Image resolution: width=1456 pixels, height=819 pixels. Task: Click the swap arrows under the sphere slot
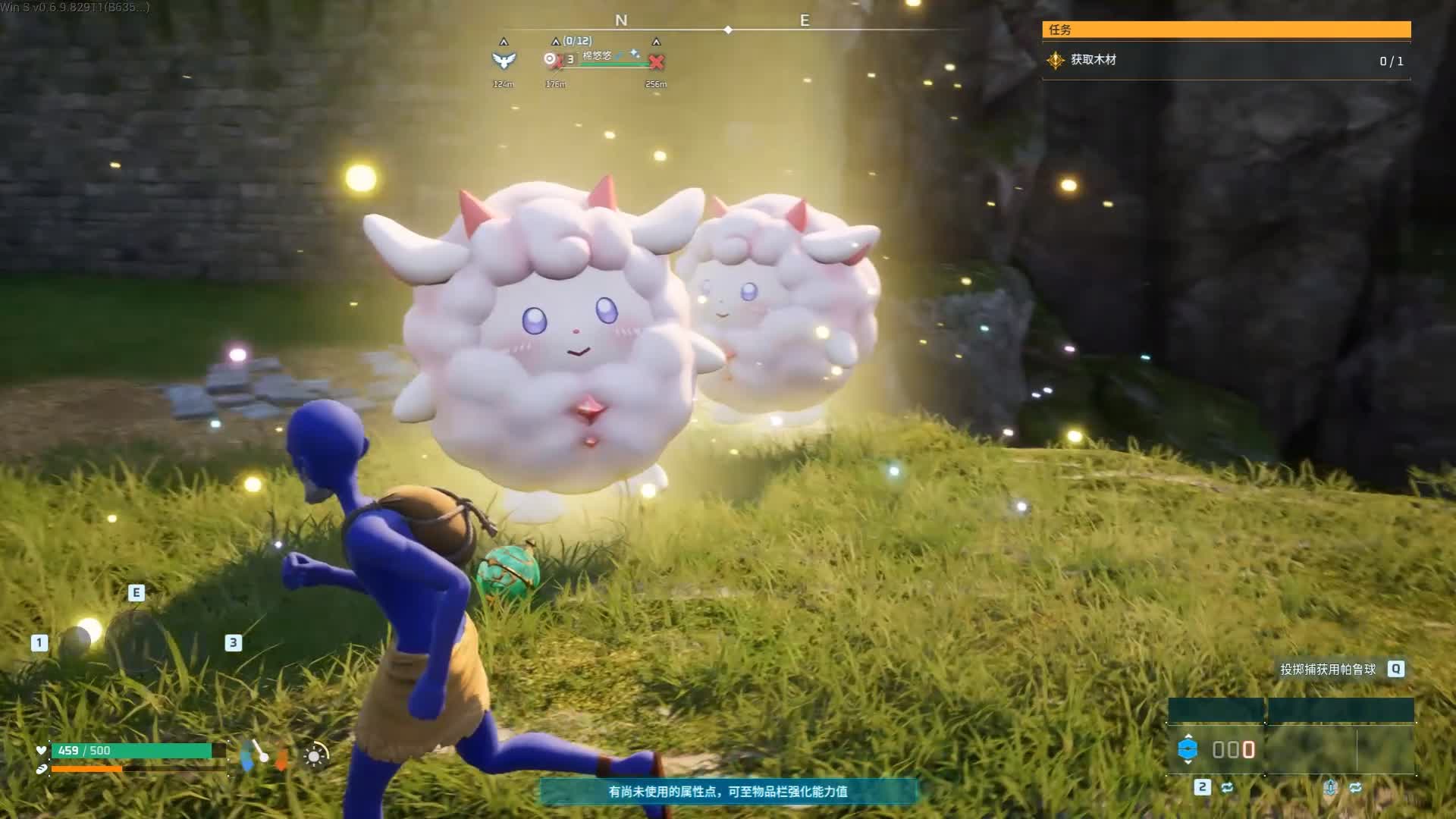tap(1227, 787)
